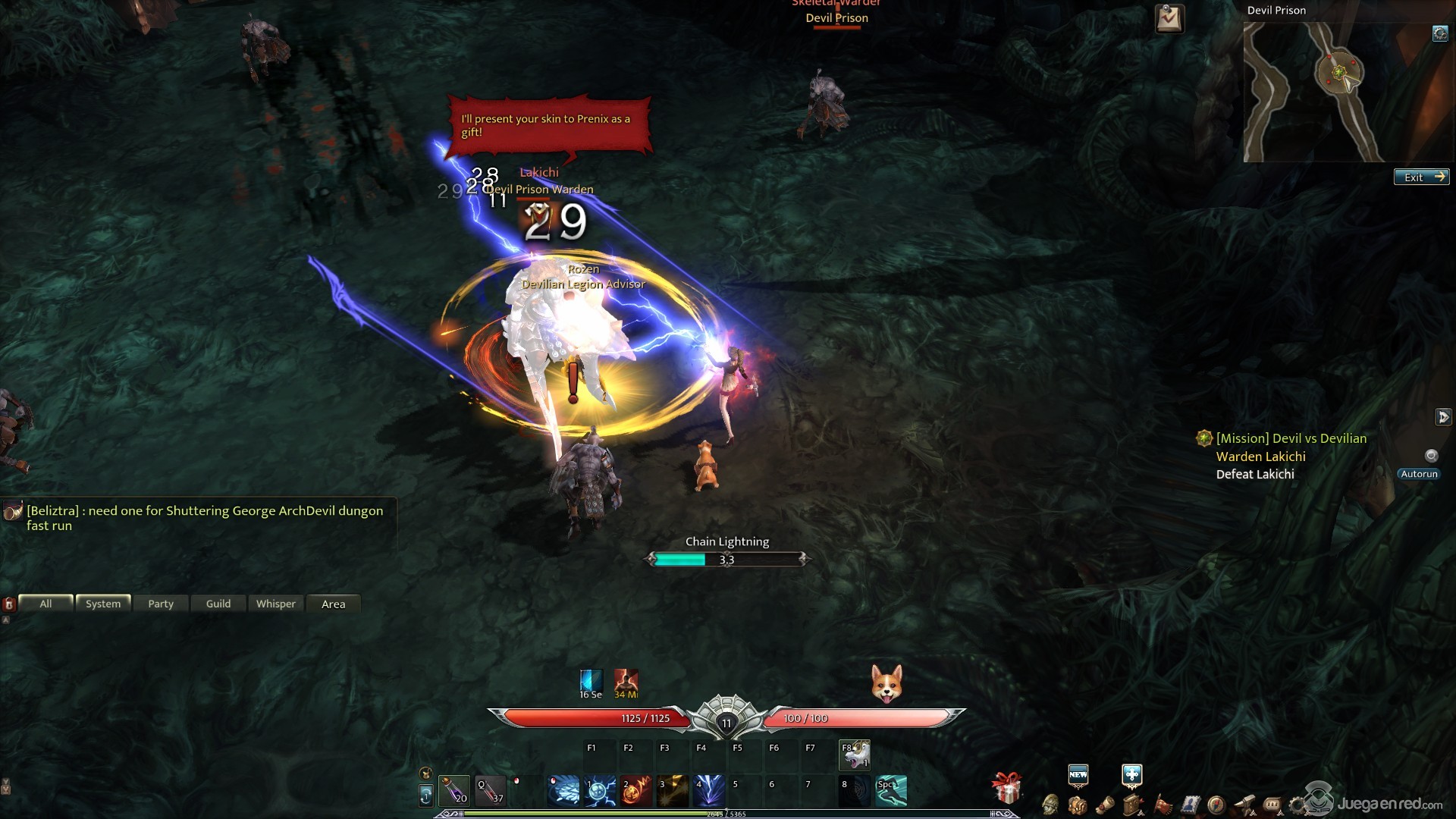Image resolution: width=1456 pixels, height=819 pixels.
Task: Activate the lightning orb skill in slot 1
Action: [x=600, y=790]
